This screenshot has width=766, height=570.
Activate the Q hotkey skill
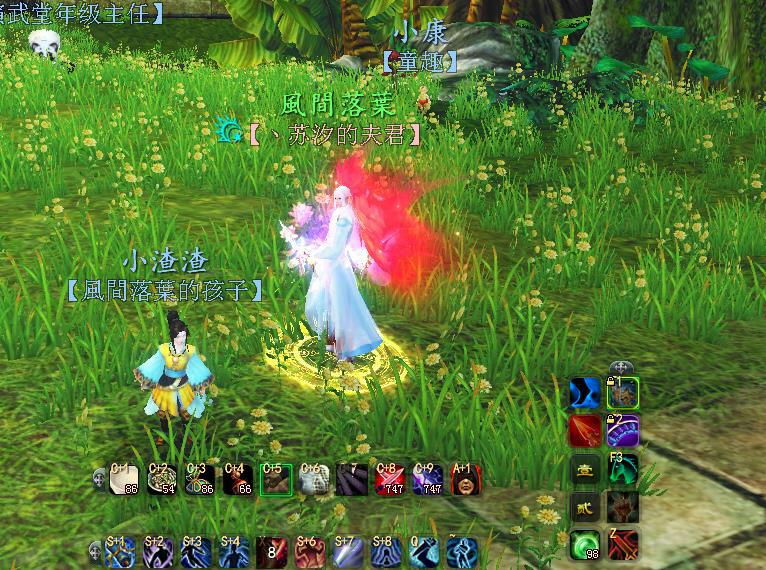[424, 552]
